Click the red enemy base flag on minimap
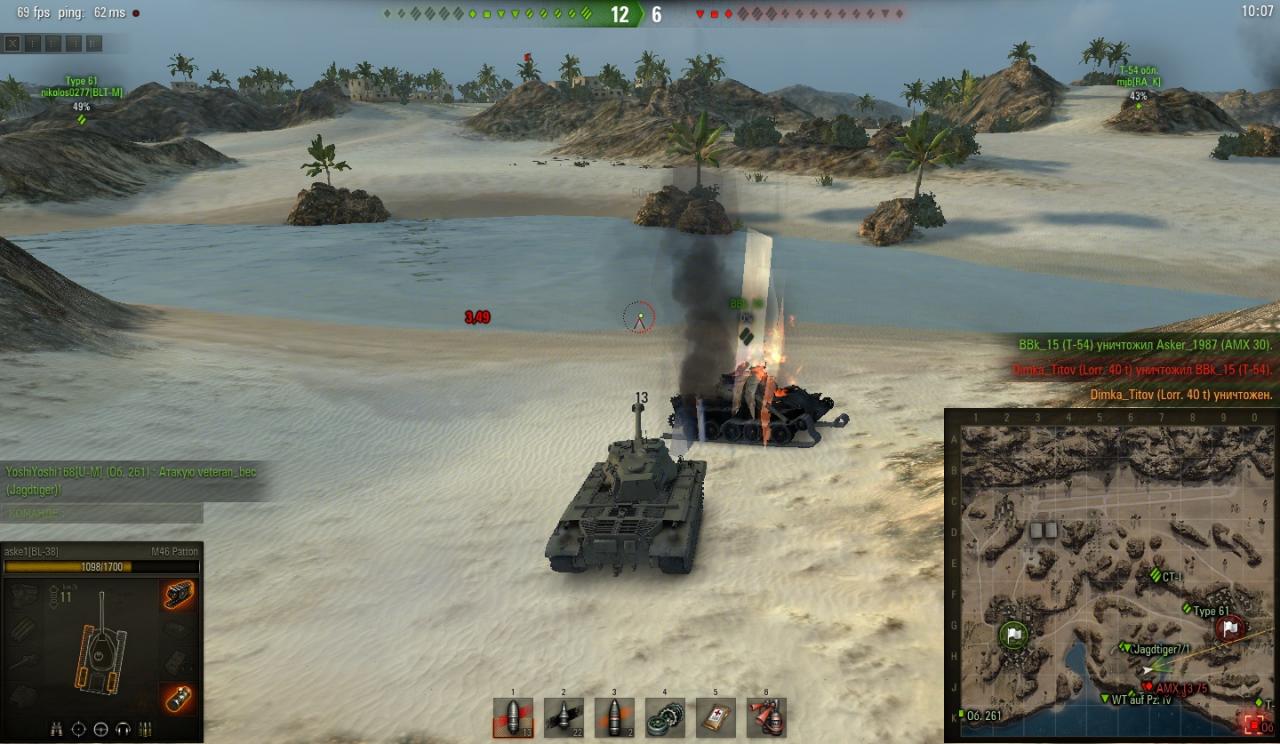Viewport: 1280px width, 744px height. [1230, 628]
